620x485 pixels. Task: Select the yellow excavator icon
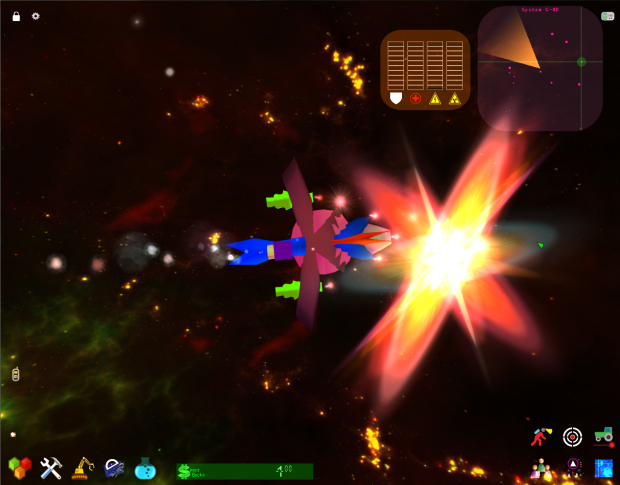click(83, 467)
